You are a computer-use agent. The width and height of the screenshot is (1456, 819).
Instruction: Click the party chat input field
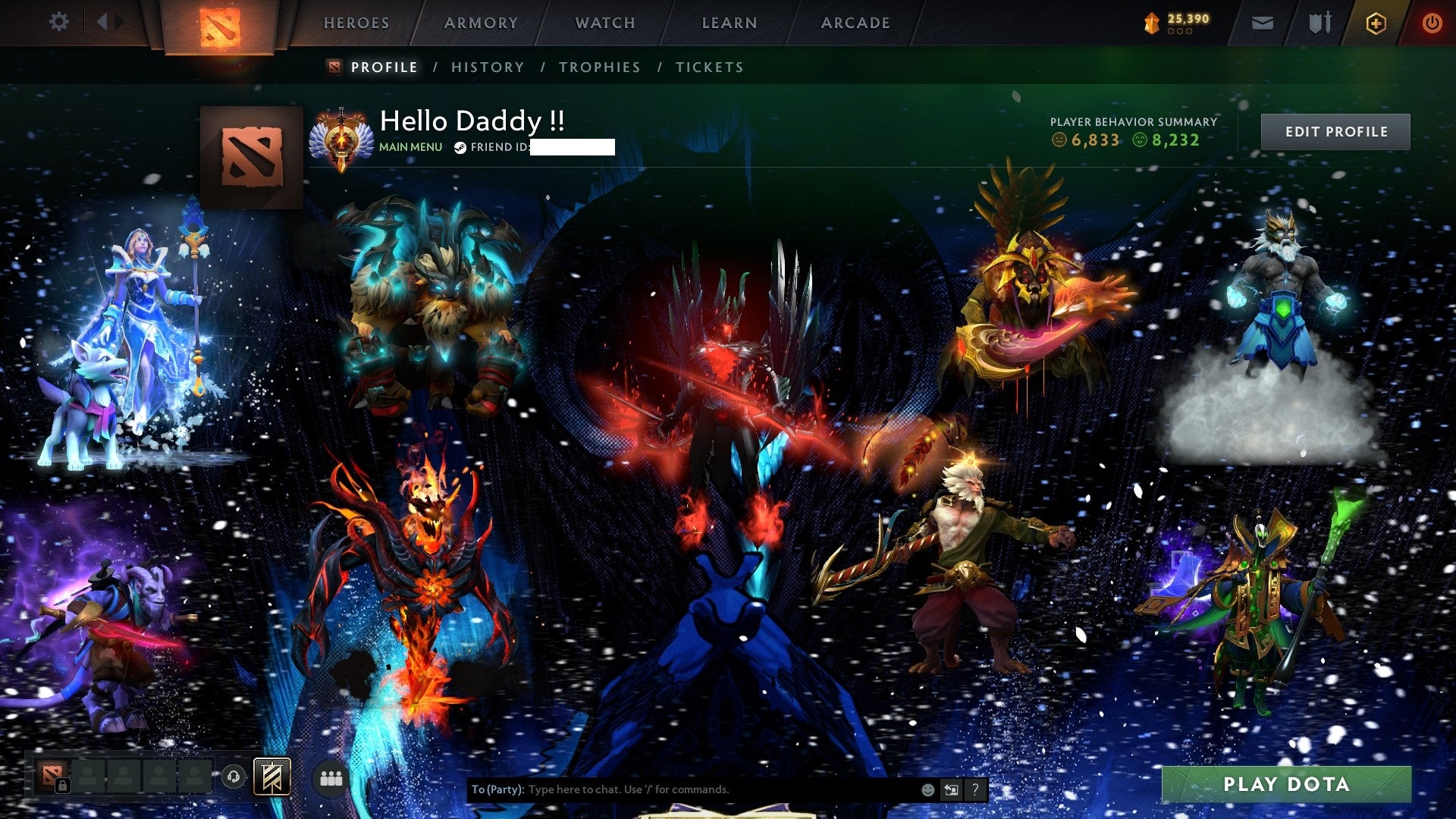coord(682,789)
